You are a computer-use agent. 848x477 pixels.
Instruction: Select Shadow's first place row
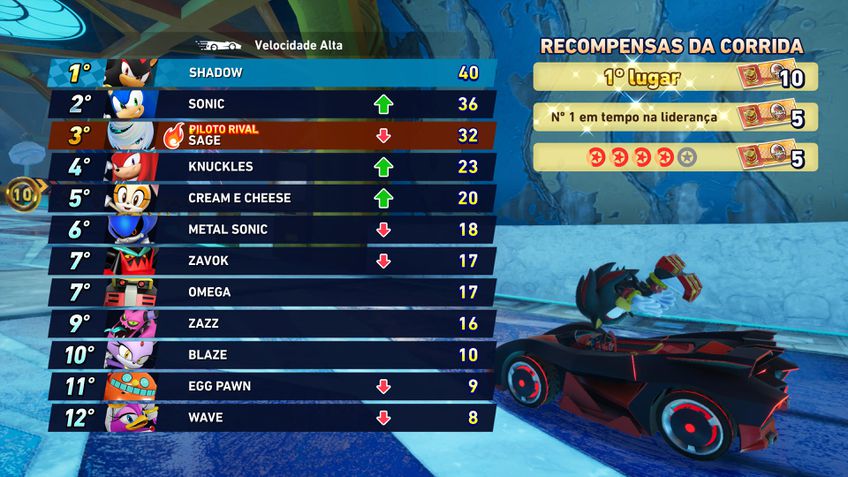pos(273,73)
